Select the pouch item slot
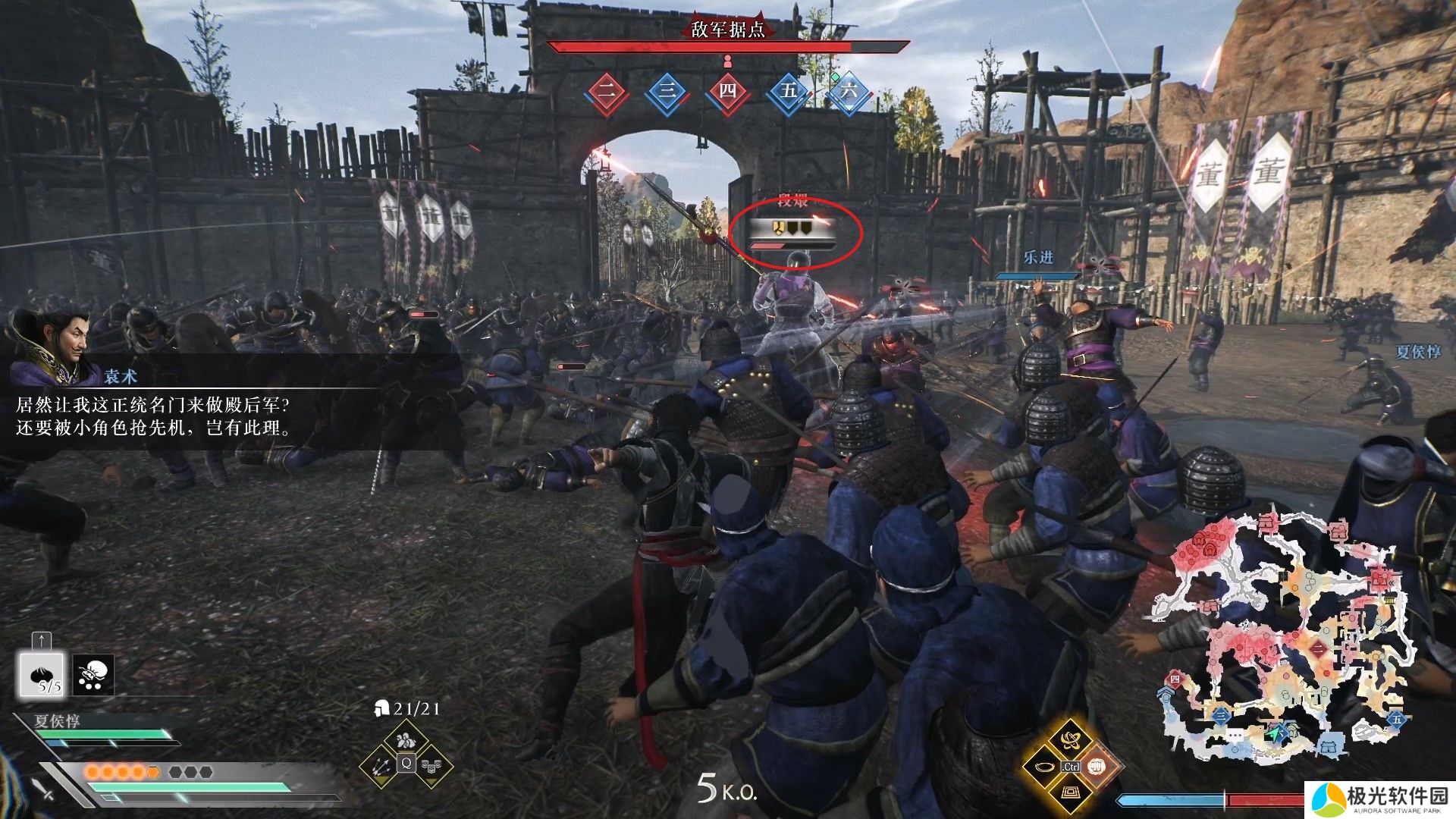1456x819 pixels. click(93, 674)
